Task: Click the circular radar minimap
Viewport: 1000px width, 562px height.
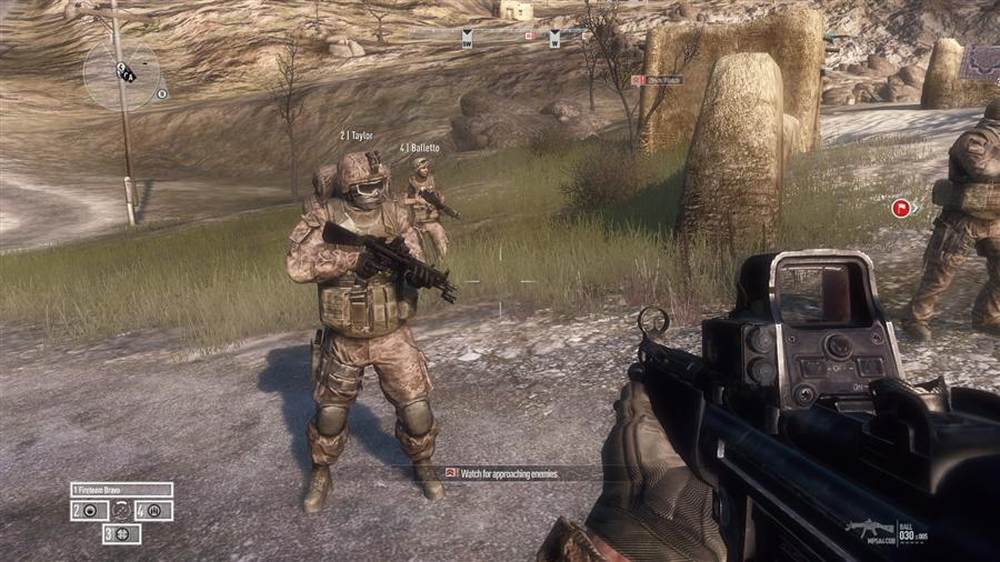Action: (121, 73)
